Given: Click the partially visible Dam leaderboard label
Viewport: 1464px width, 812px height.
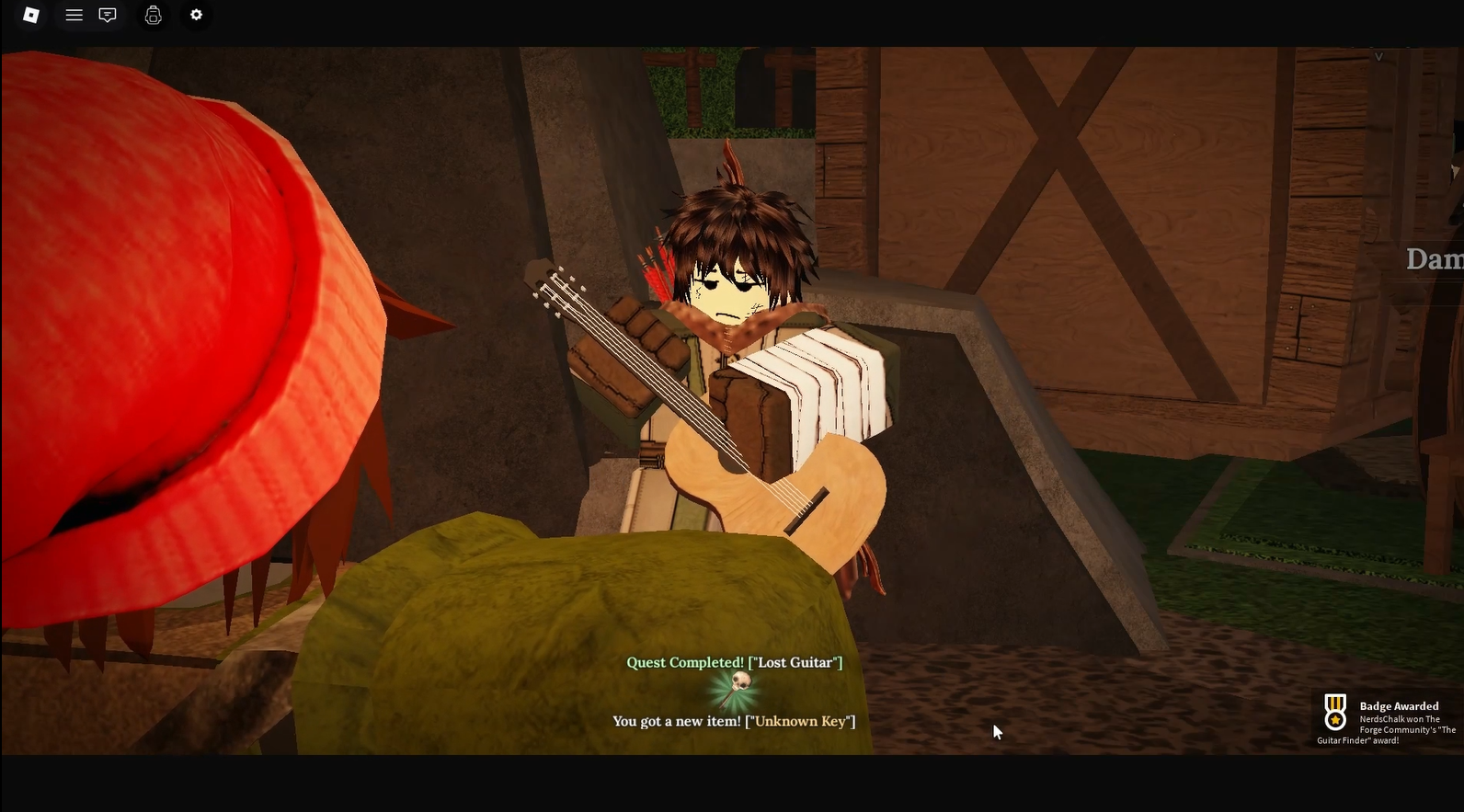Looking at the screenshot, I should (x=1435, y=258).
